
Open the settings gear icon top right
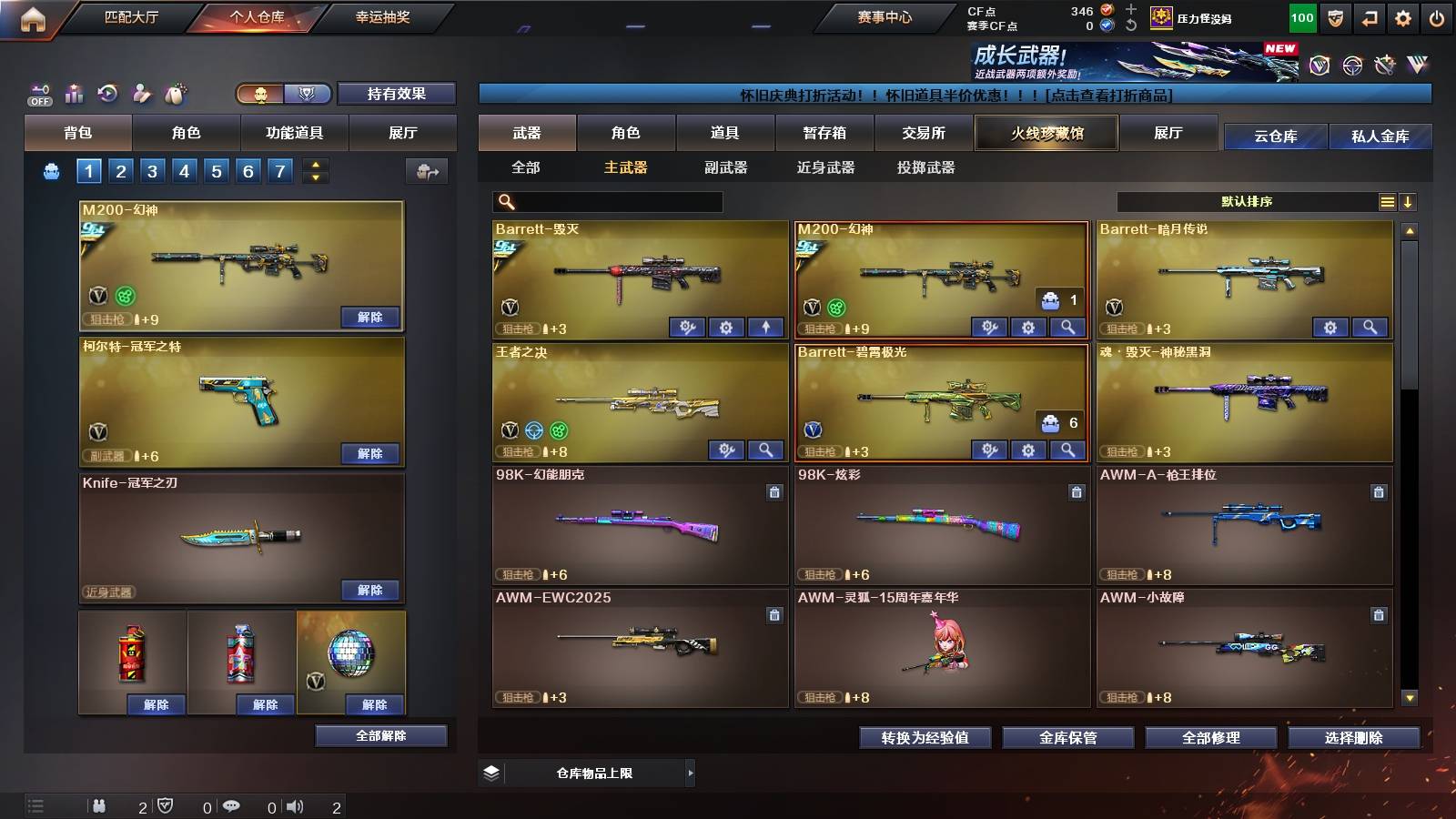tap(1403, 17)
